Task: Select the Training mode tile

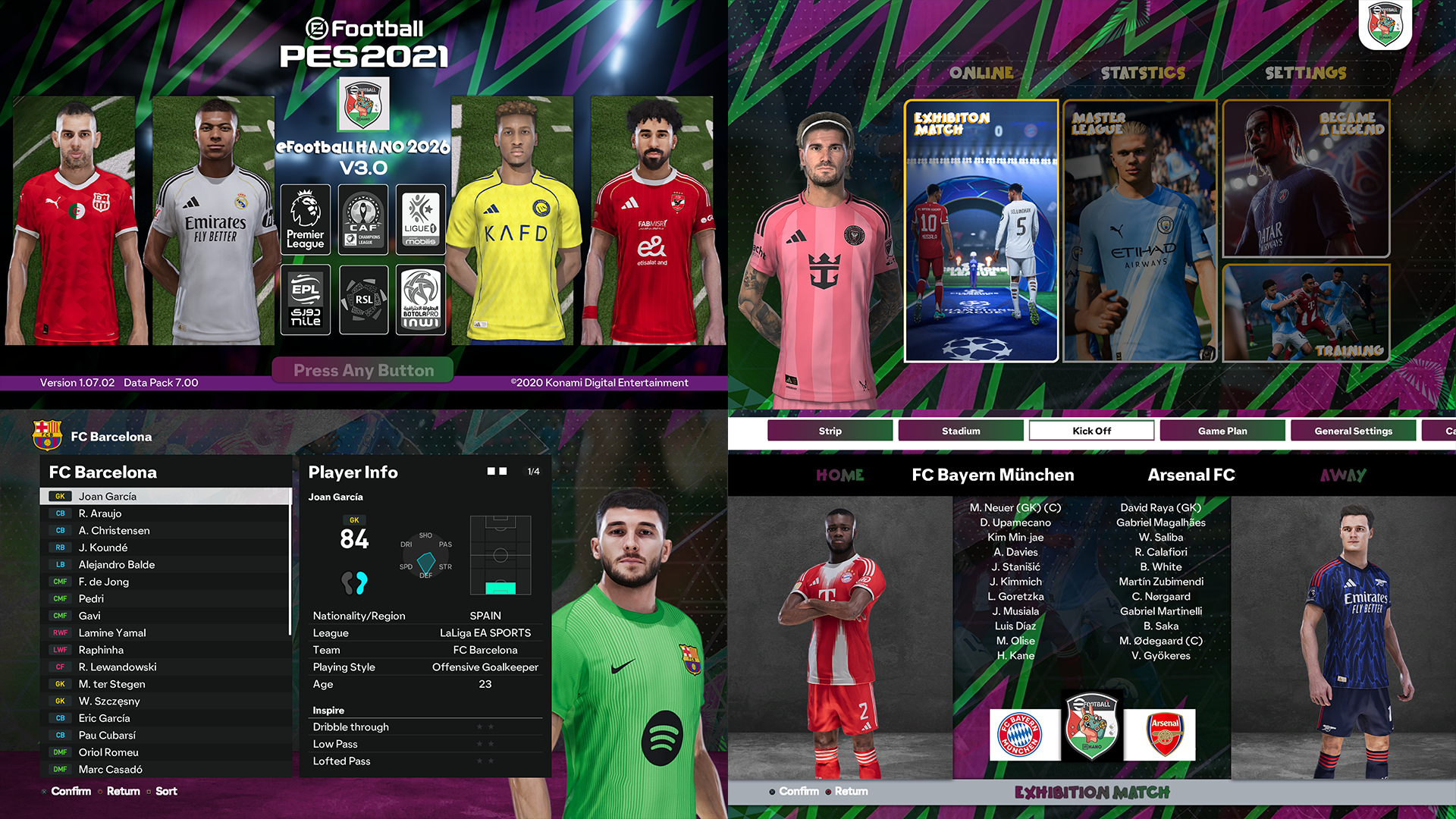Action: (x=1306, y=312)
